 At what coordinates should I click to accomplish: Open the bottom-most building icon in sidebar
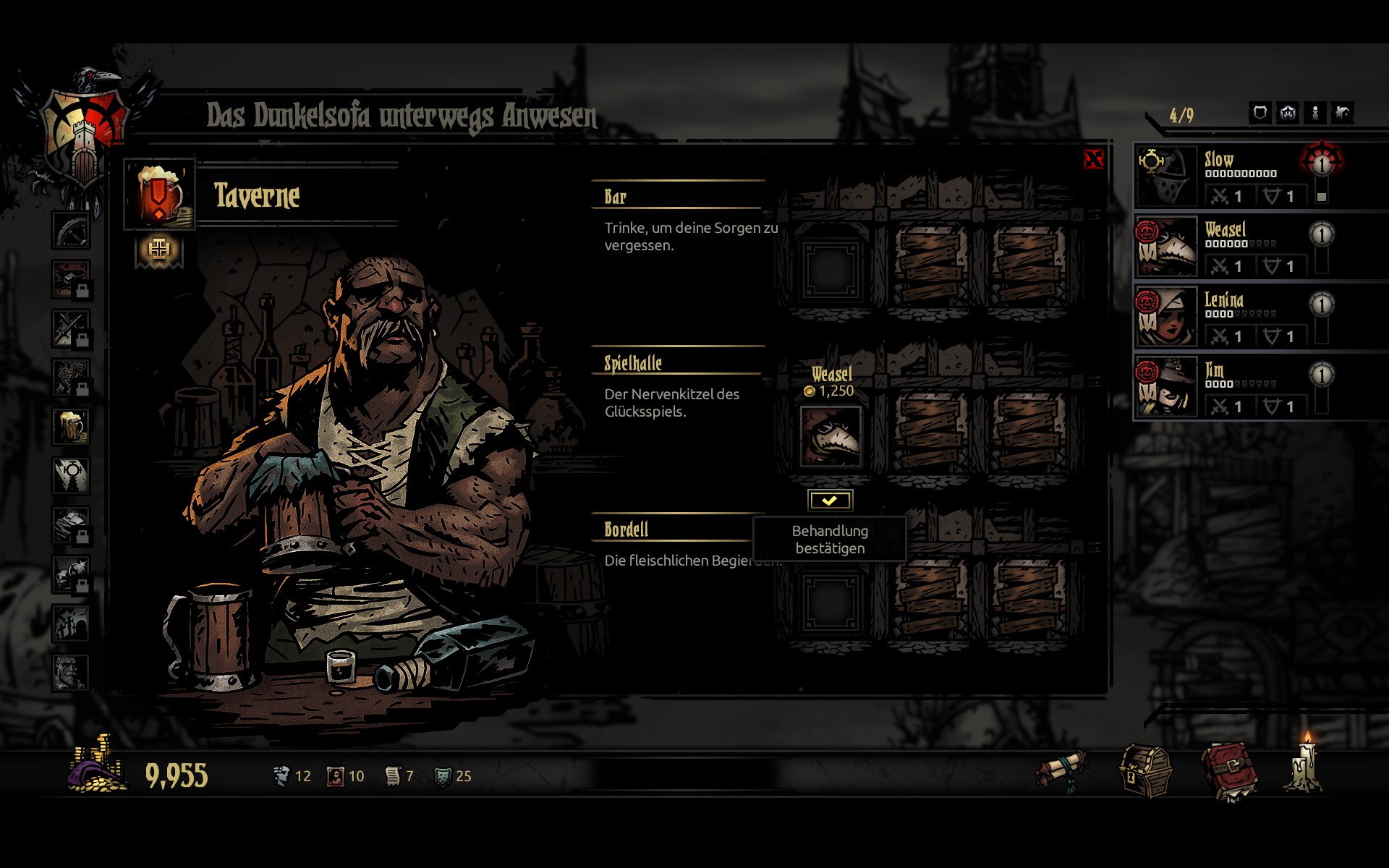[71, 673]
